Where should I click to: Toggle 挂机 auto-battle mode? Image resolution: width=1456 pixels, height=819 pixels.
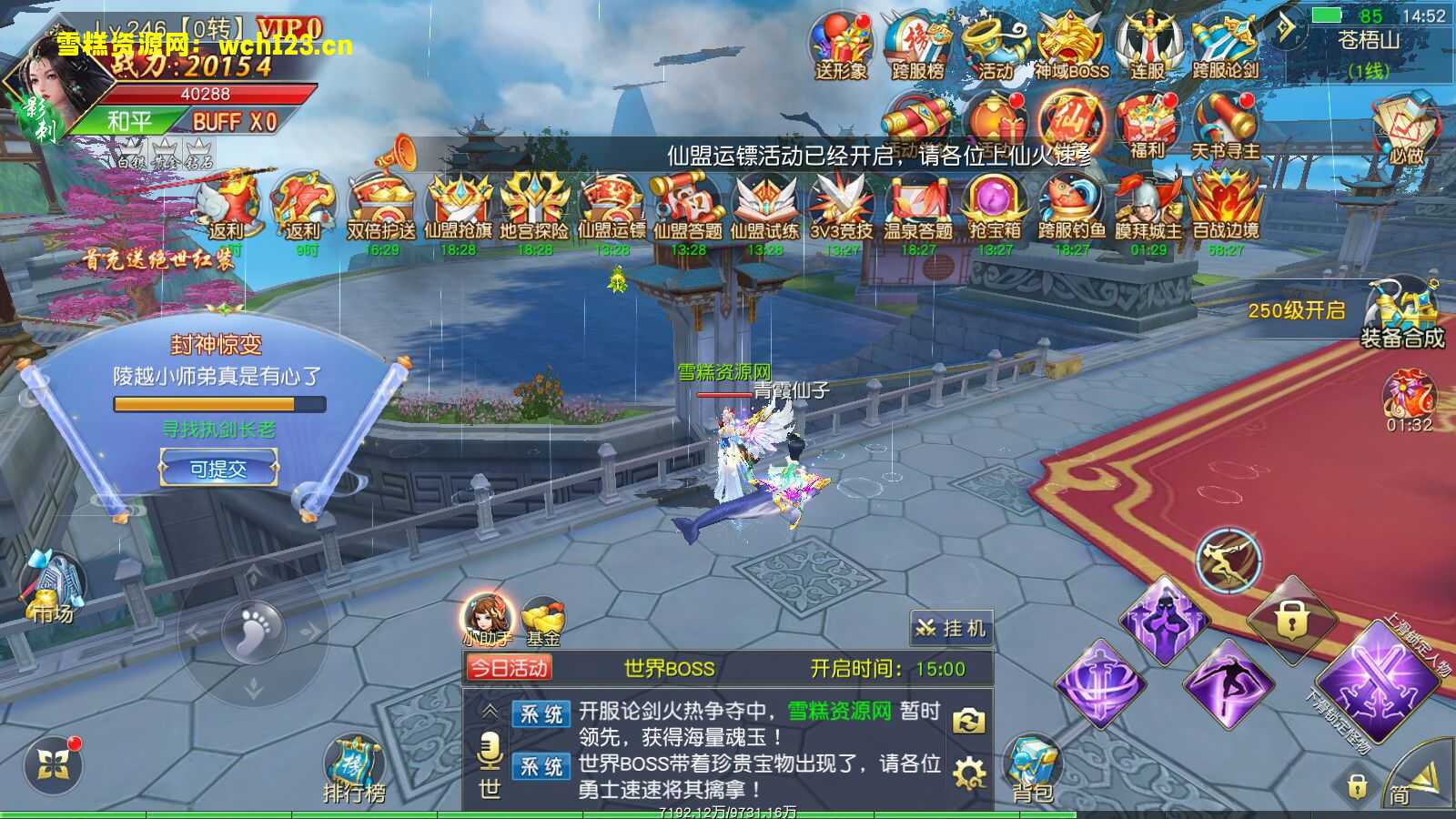pyautogui.click(x=950, y=627)
